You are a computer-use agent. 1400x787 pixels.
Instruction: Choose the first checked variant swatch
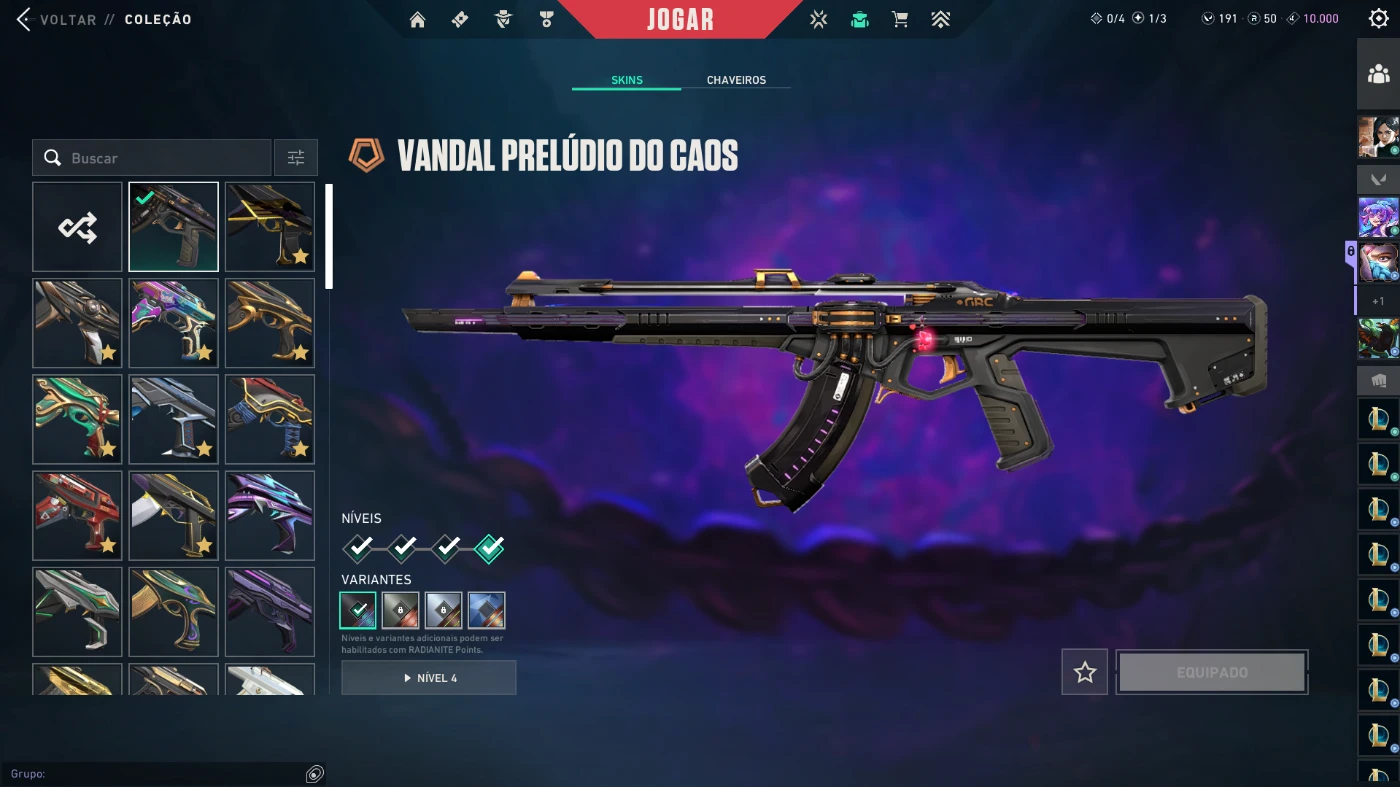pyautogui.click(x=358, y=610)
